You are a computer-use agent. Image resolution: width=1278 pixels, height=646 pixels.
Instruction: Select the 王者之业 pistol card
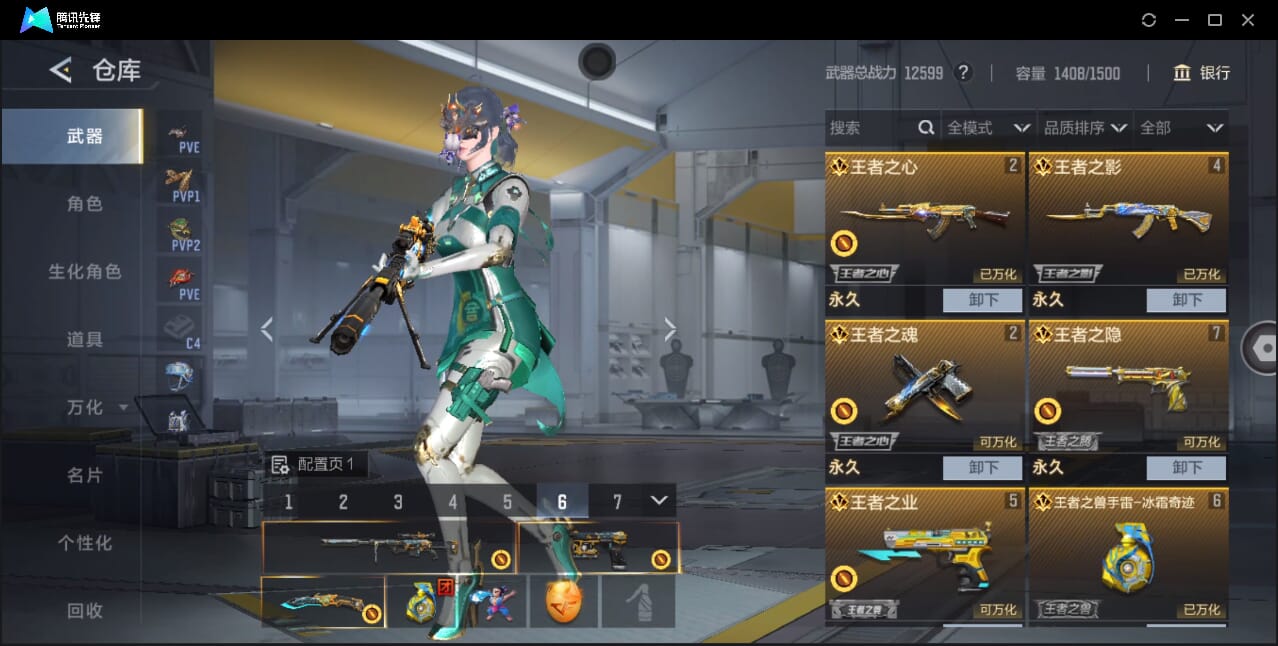click(x=925, y=553)
